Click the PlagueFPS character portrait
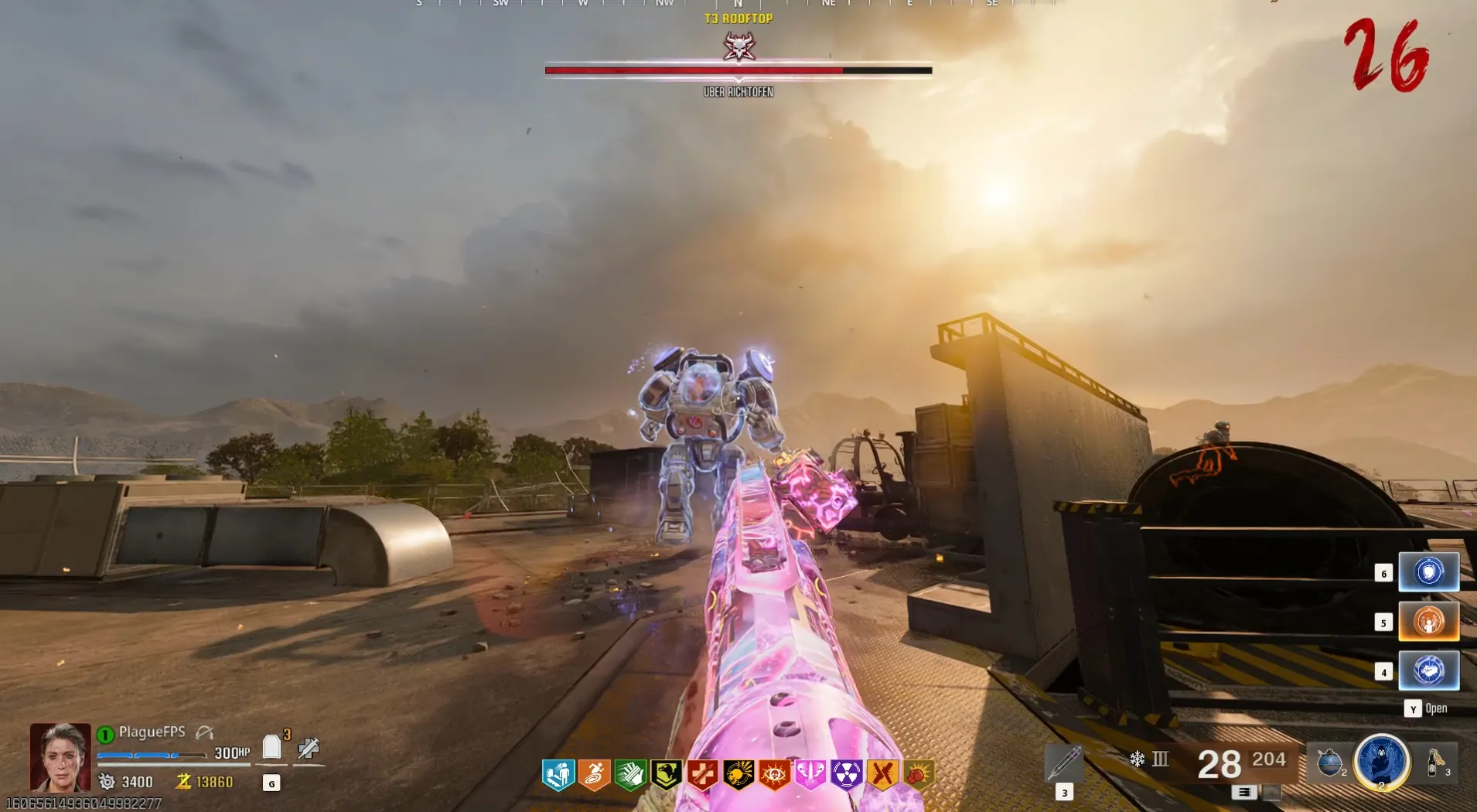The width and height of the screenshot is (1477, 812). point(60,756)
